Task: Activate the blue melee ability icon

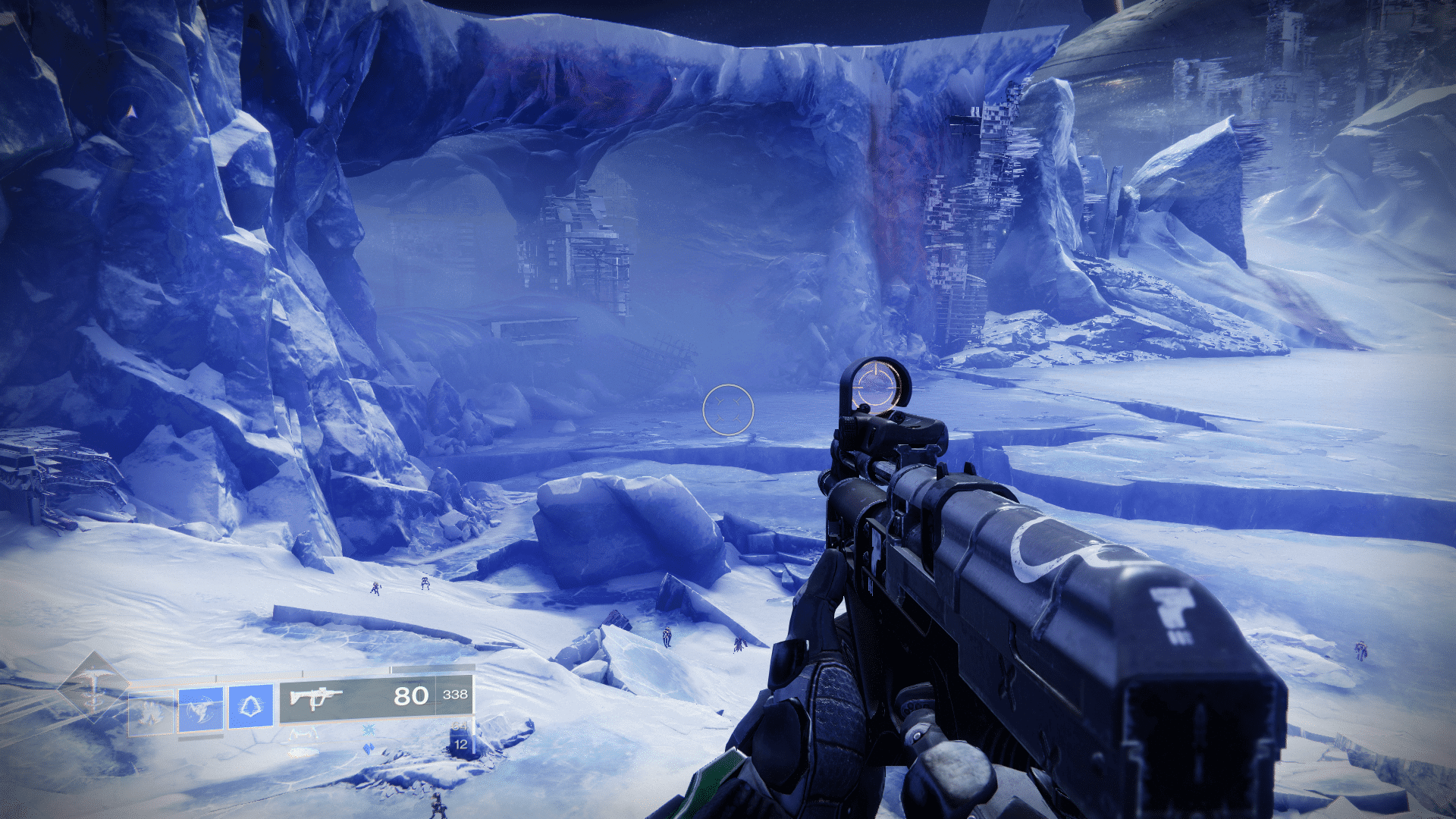Action: tap(201, 709)
